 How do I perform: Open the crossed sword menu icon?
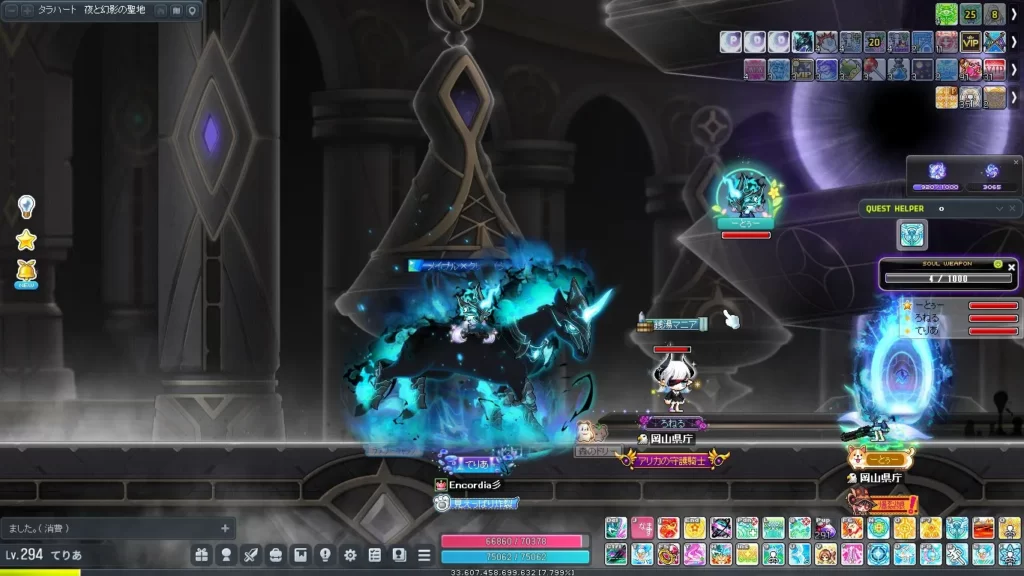point(251,555)
